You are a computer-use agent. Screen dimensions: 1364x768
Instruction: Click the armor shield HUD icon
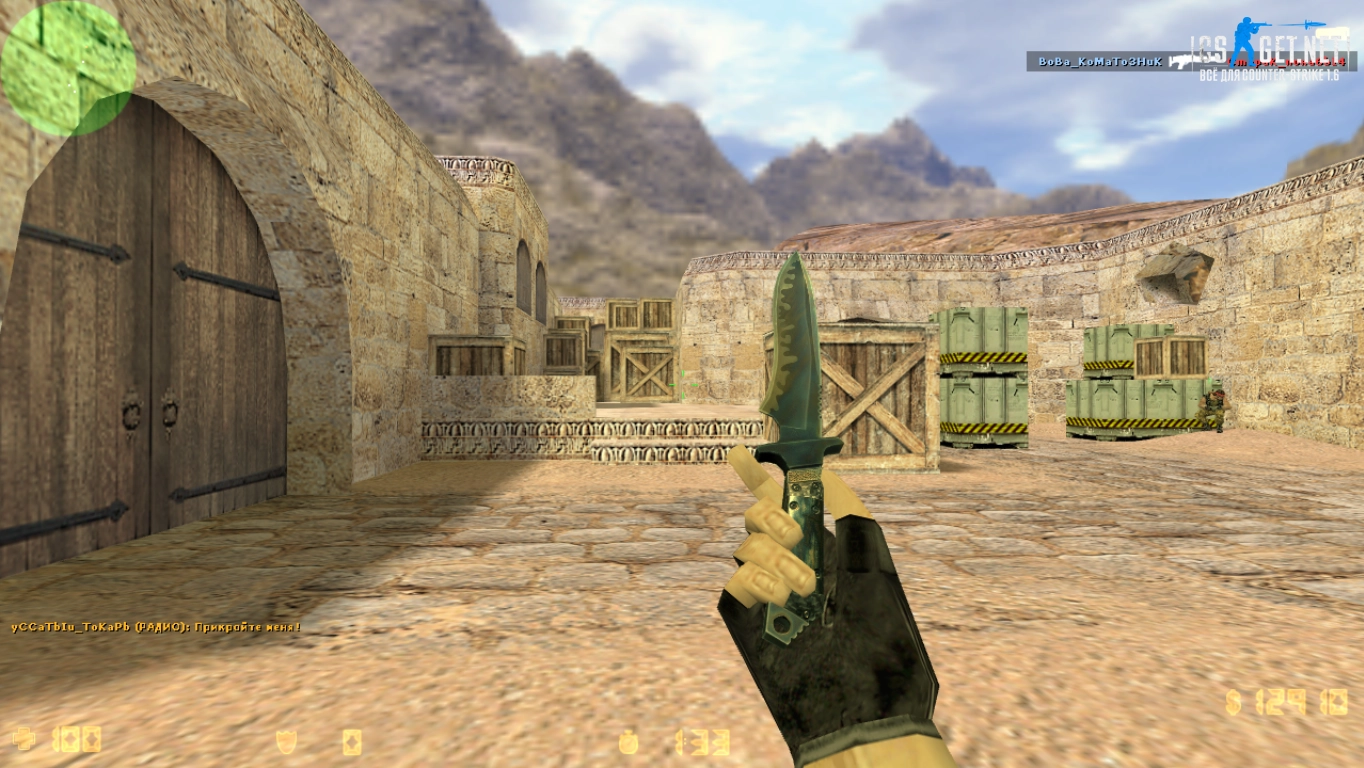286,741
